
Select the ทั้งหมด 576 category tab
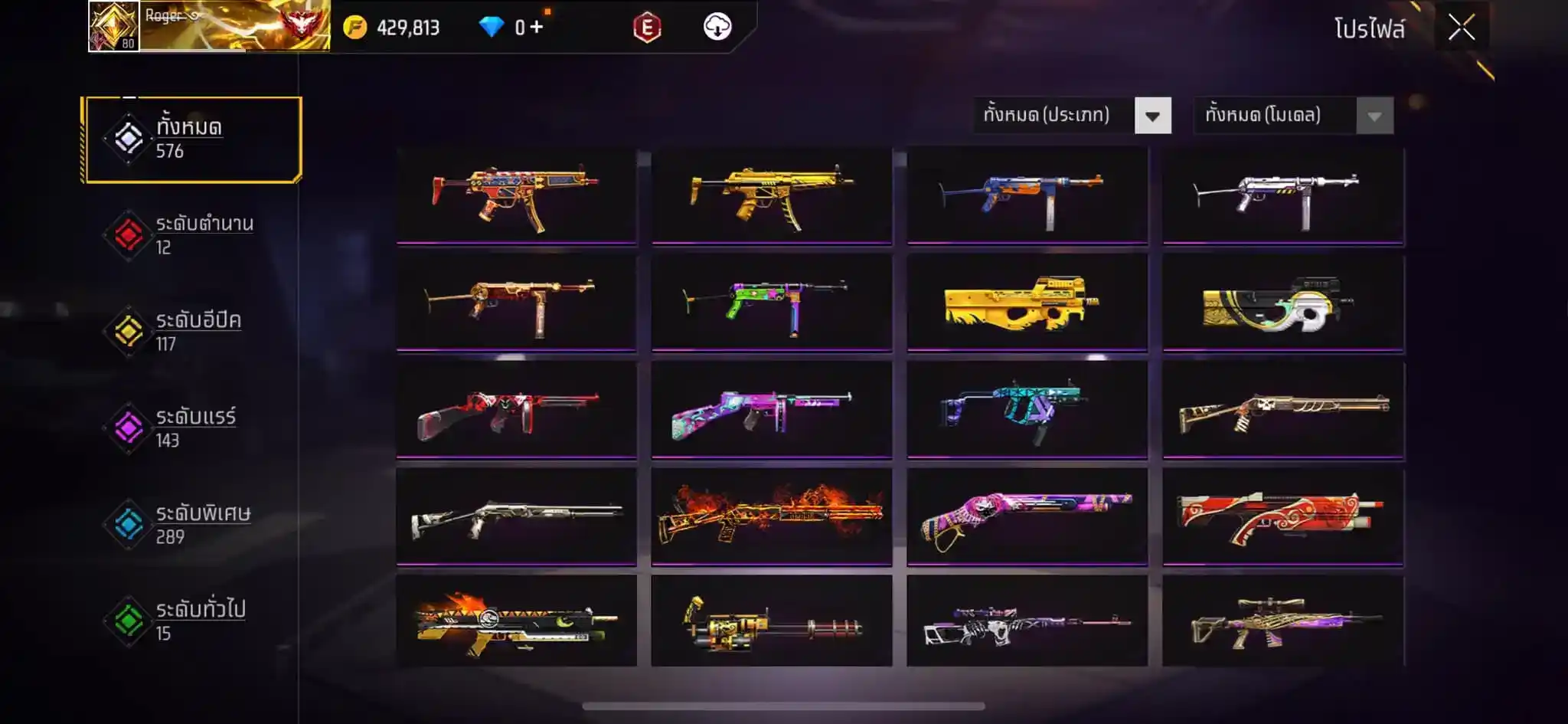[193, 139]
